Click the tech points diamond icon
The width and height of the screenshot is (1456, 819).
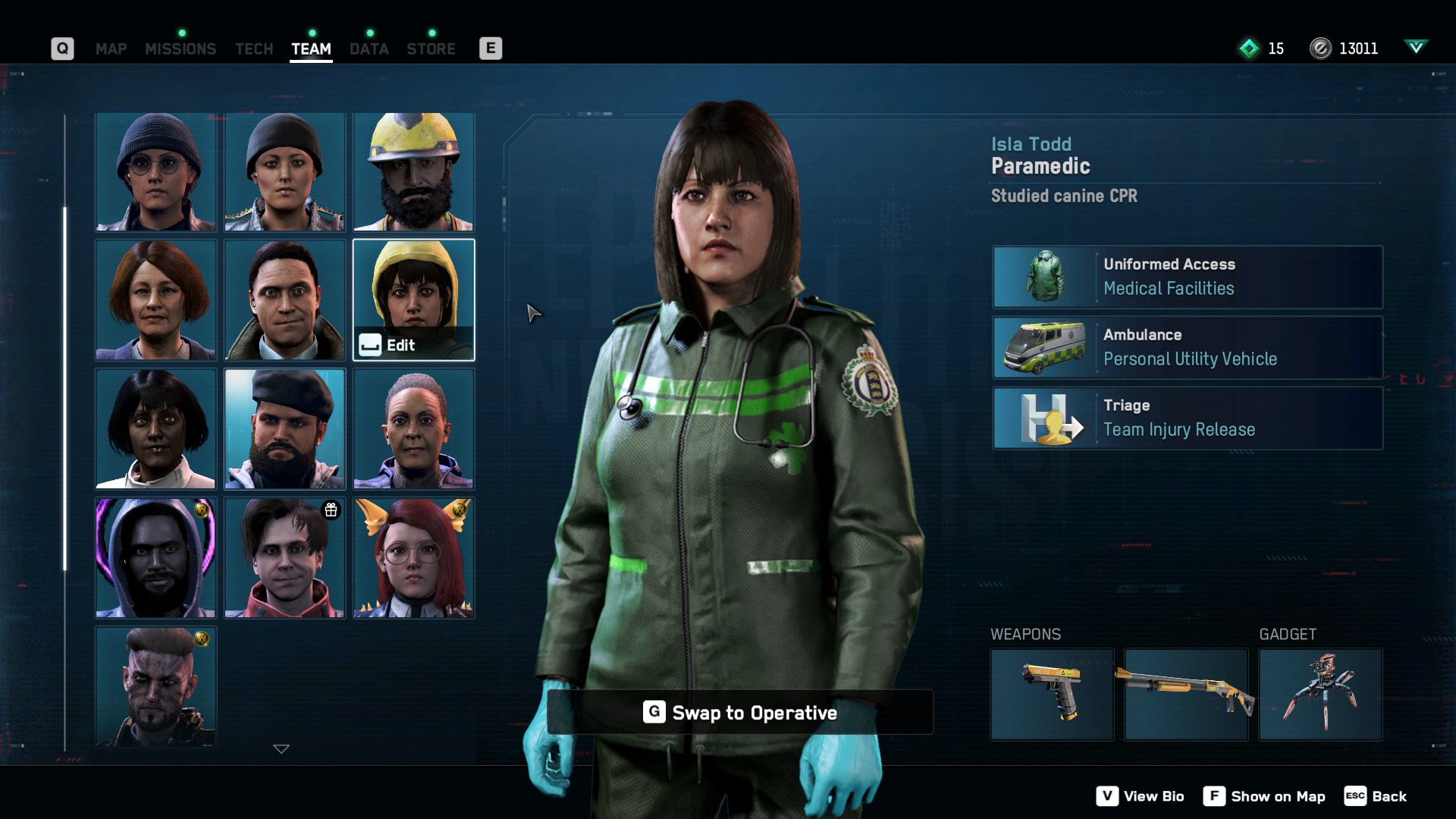coord(1248,49)
